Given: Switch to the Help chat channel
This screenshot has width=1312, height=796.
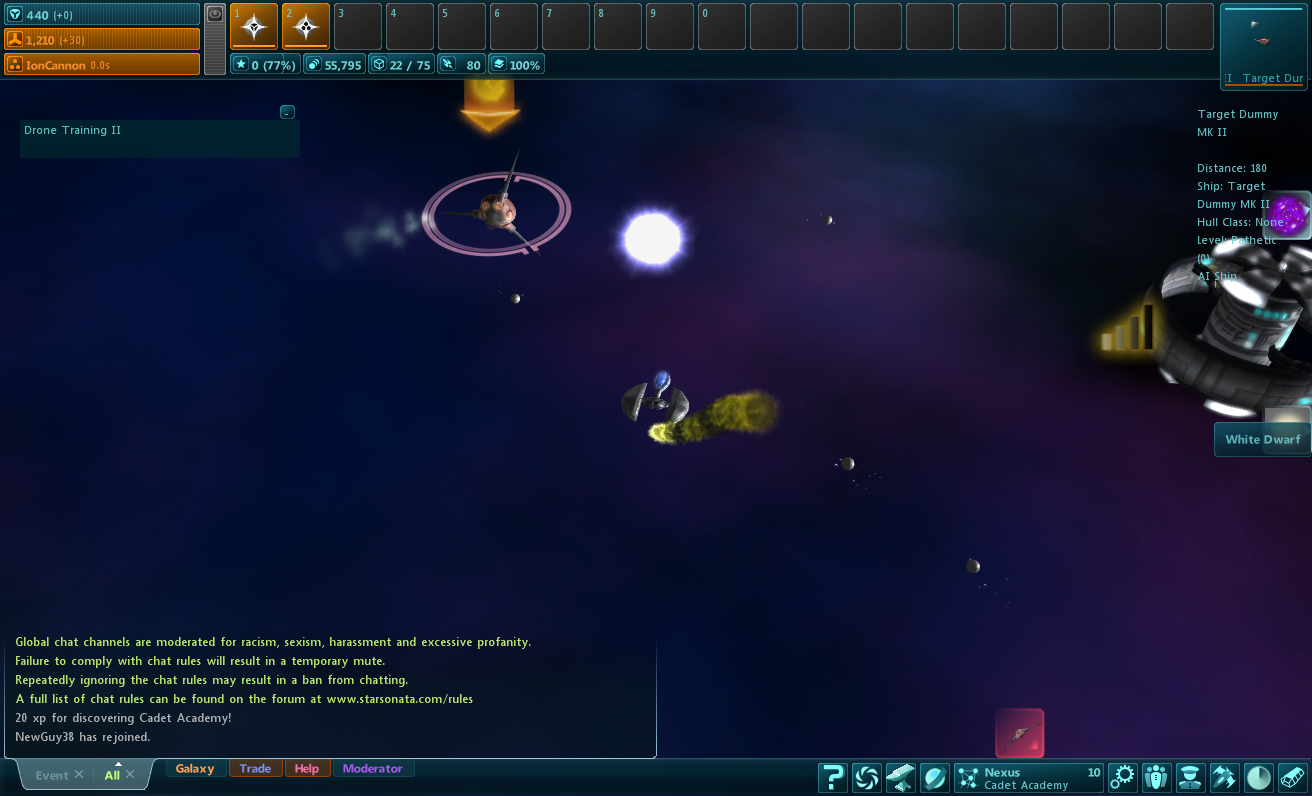Looking at the screenshot, I should 307,769.
